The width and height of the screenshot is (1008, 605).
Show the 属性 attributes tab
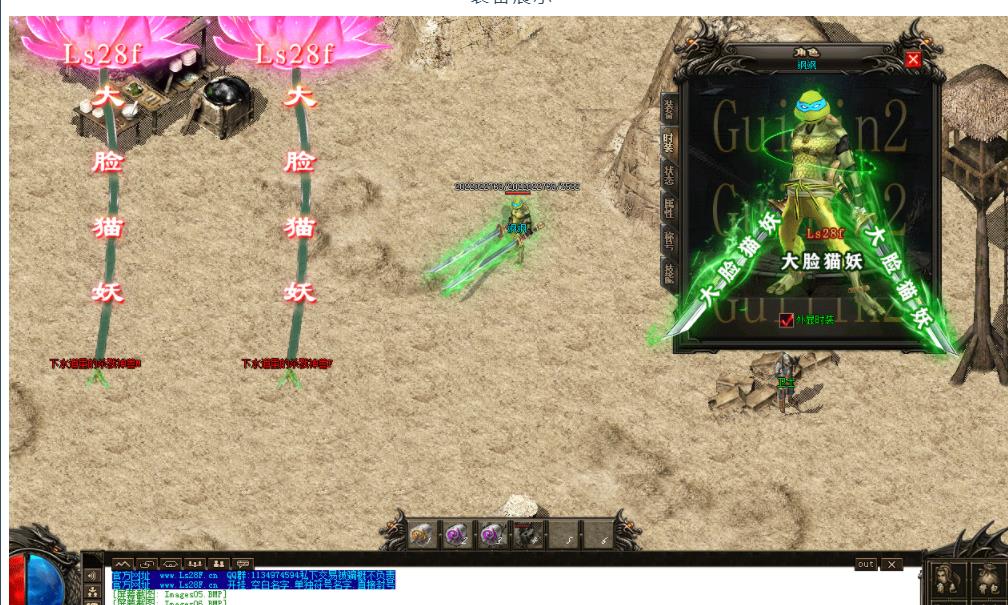pos(669,208)
